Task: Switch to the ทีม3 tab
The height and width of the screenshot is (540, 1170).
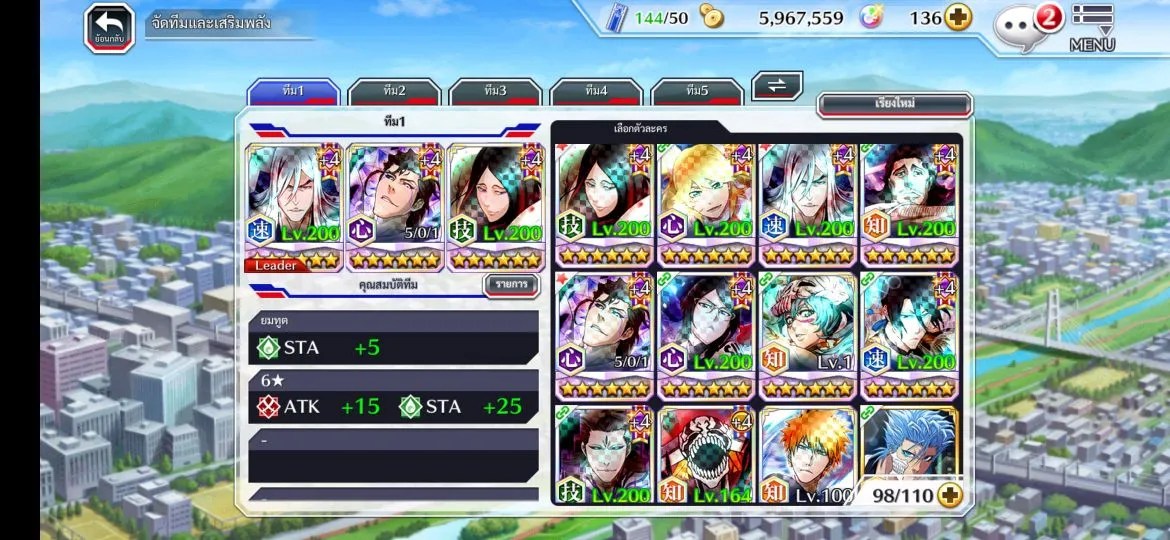Action: 495,92
